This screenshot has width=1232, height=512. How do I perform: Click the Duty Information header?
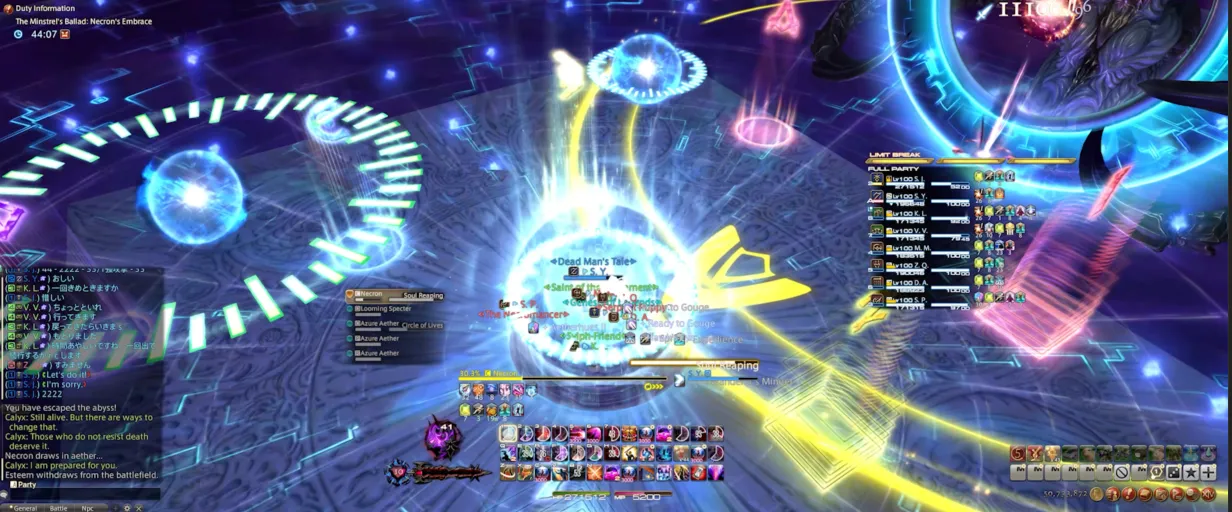pyautogui.click(x=44, y=8)
